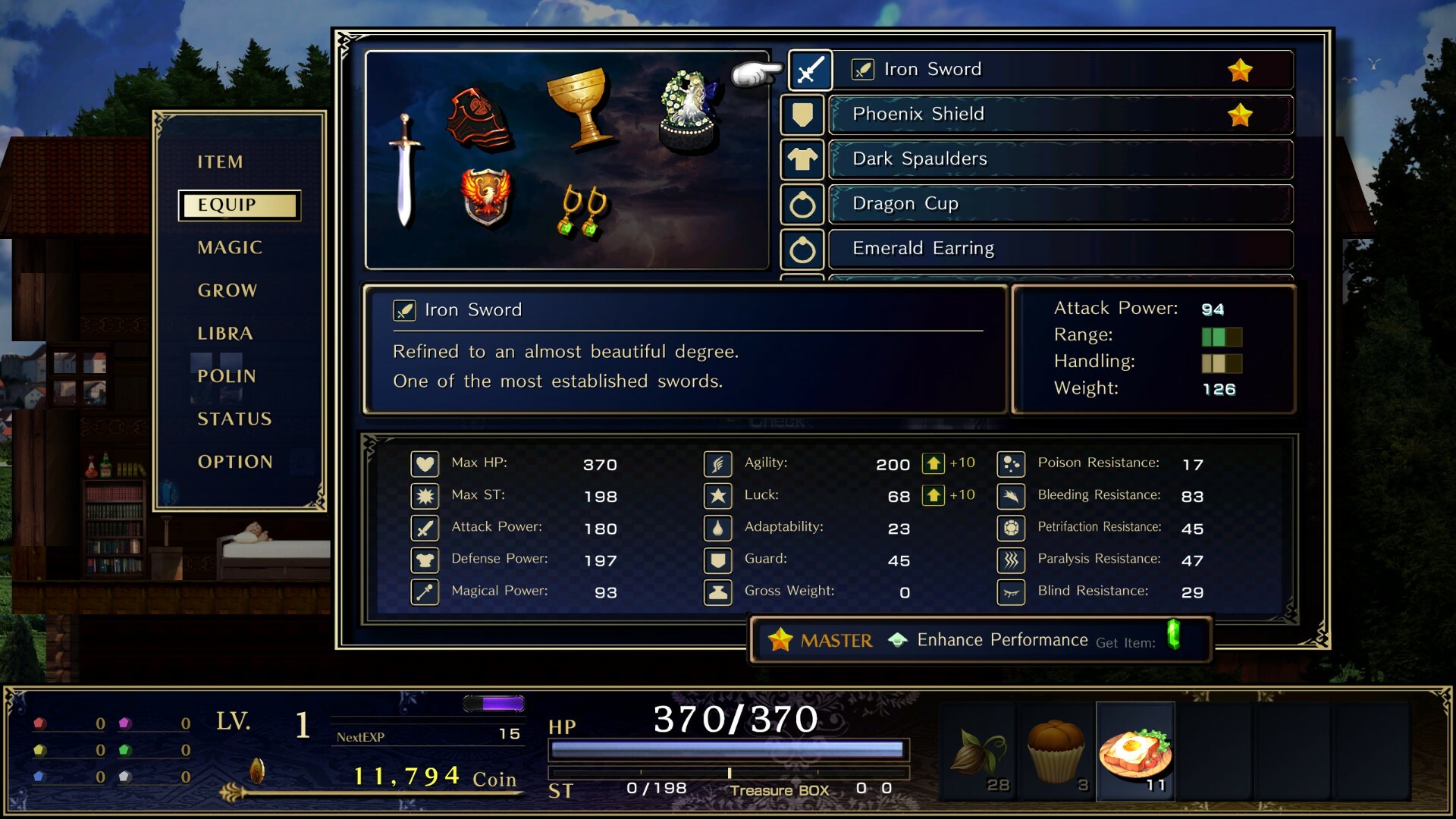Select the toast dish thumbnail showing 11

tap(1134, 751)
